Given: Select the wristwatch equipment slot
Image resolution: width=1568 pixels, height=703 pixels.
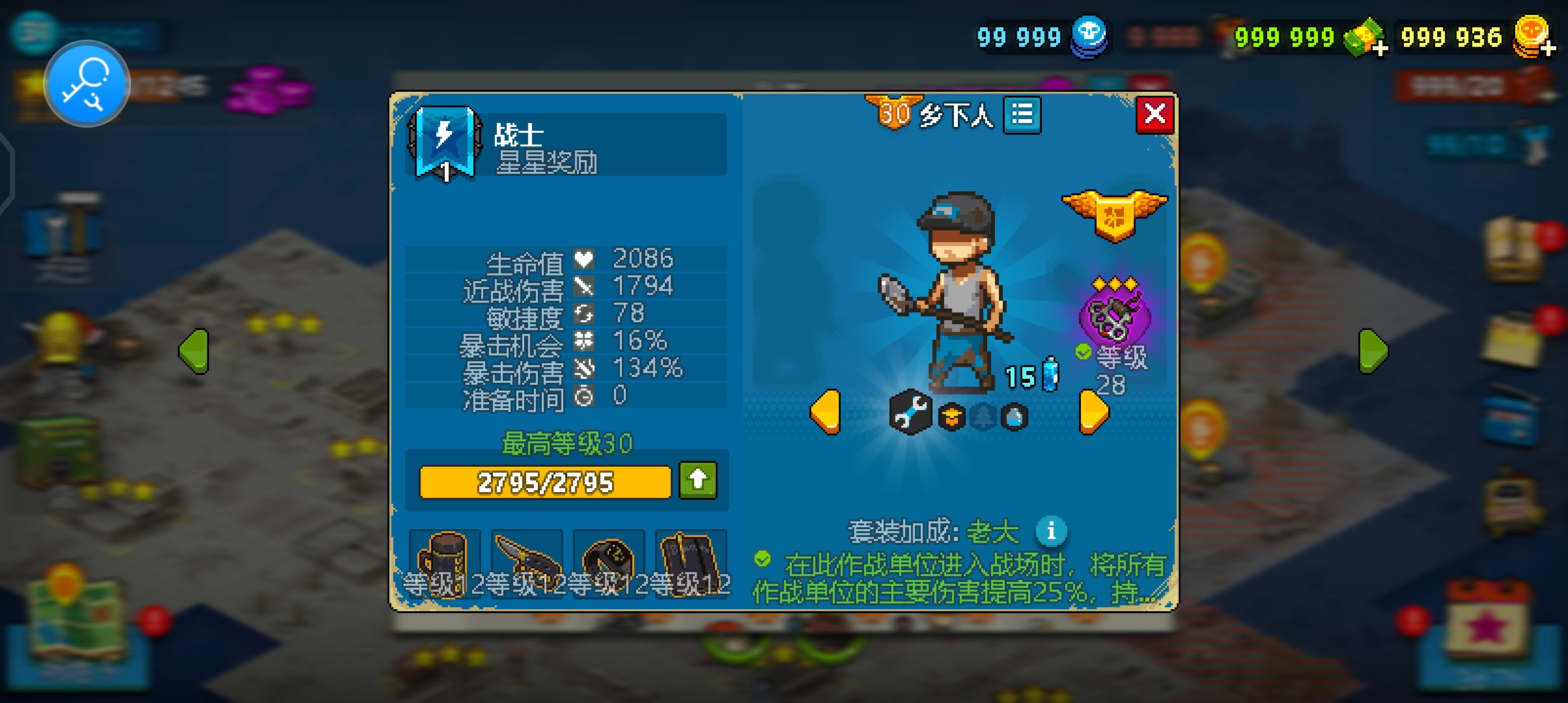Looking at the screenshot, I should coord(608,560).
